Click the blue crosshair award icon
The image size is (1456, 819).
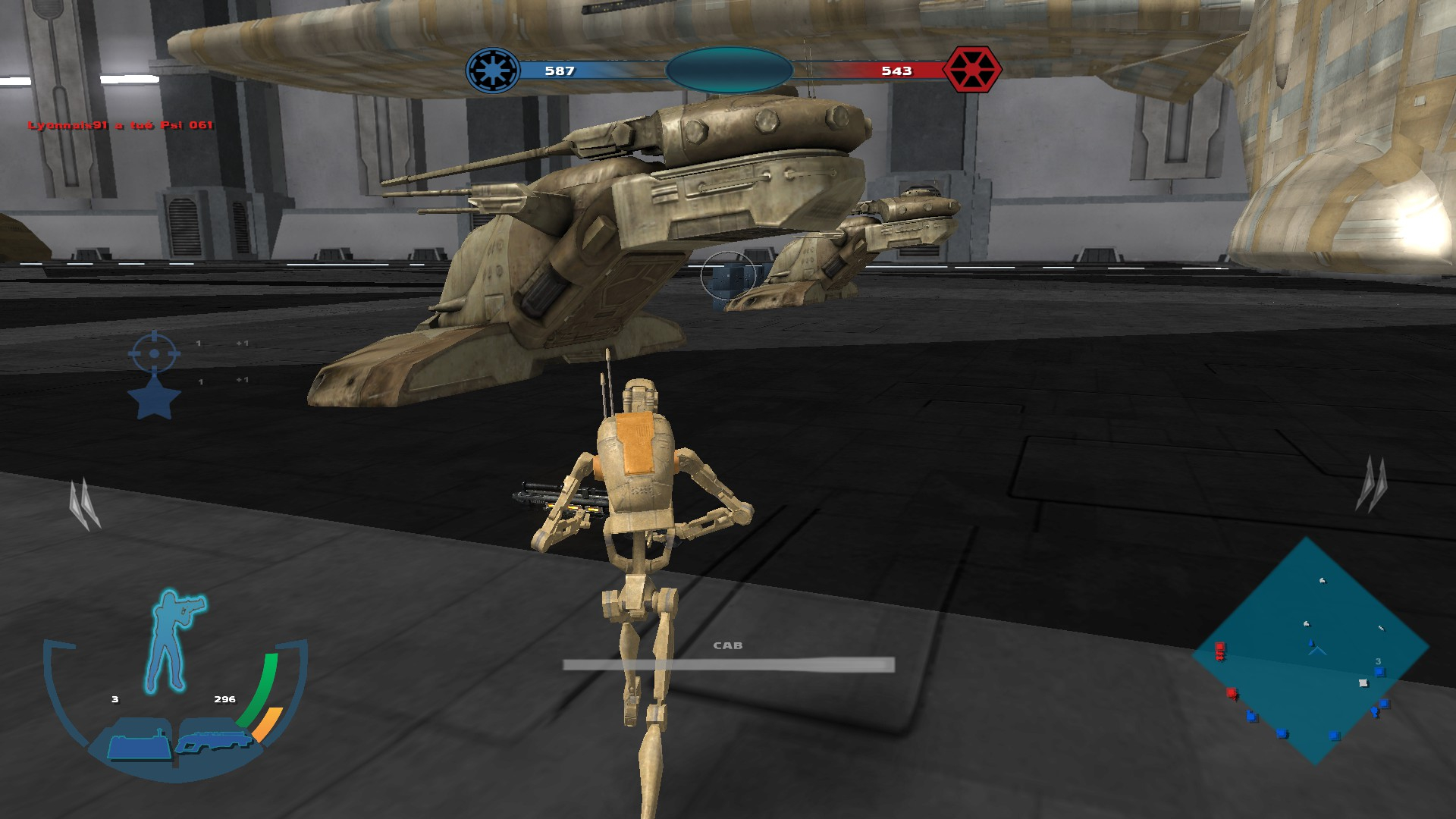pos(154,353)
